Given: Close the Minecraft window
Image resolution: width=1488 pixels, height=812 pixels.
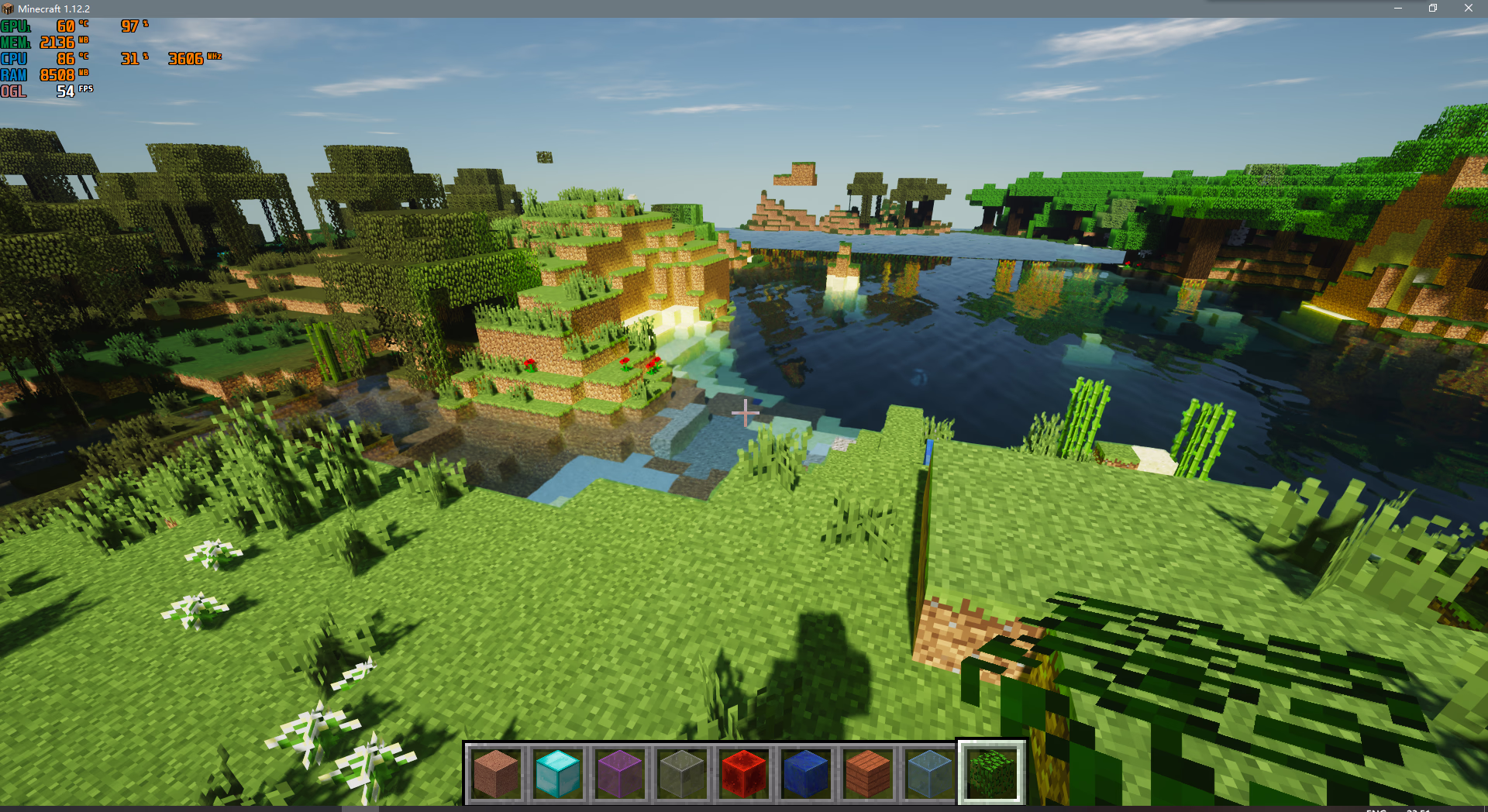Looking at the screenshot, I should [x=1468, y=9].
